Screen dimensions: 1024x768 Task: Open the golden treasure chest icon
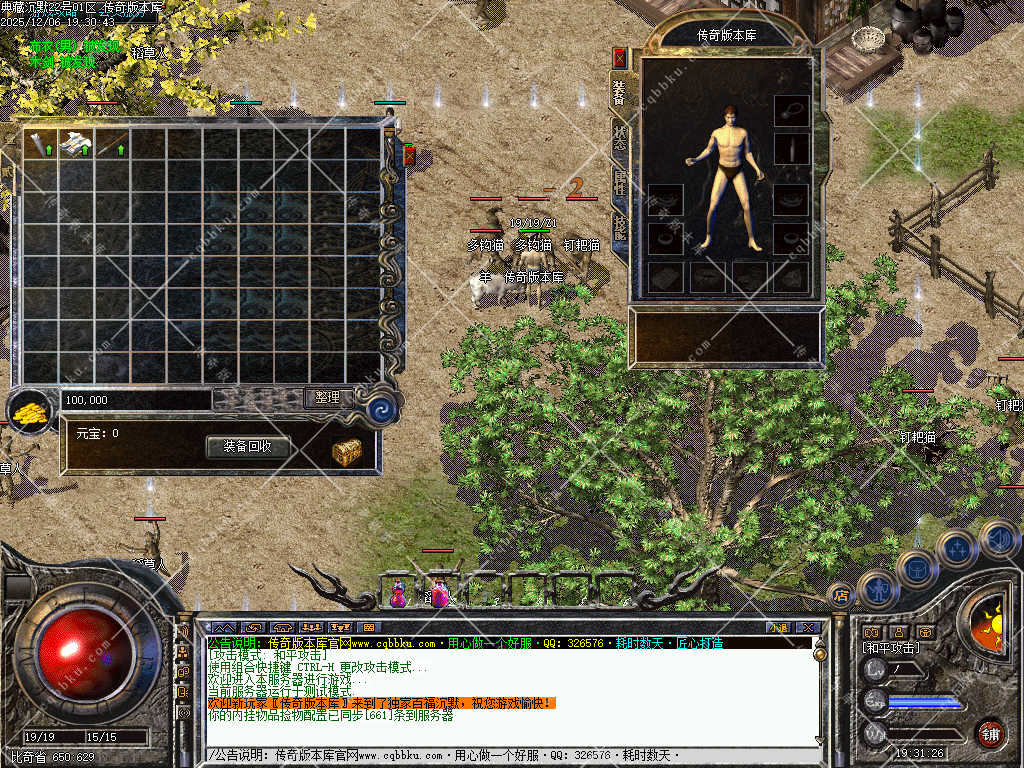[x=346, y=452]
